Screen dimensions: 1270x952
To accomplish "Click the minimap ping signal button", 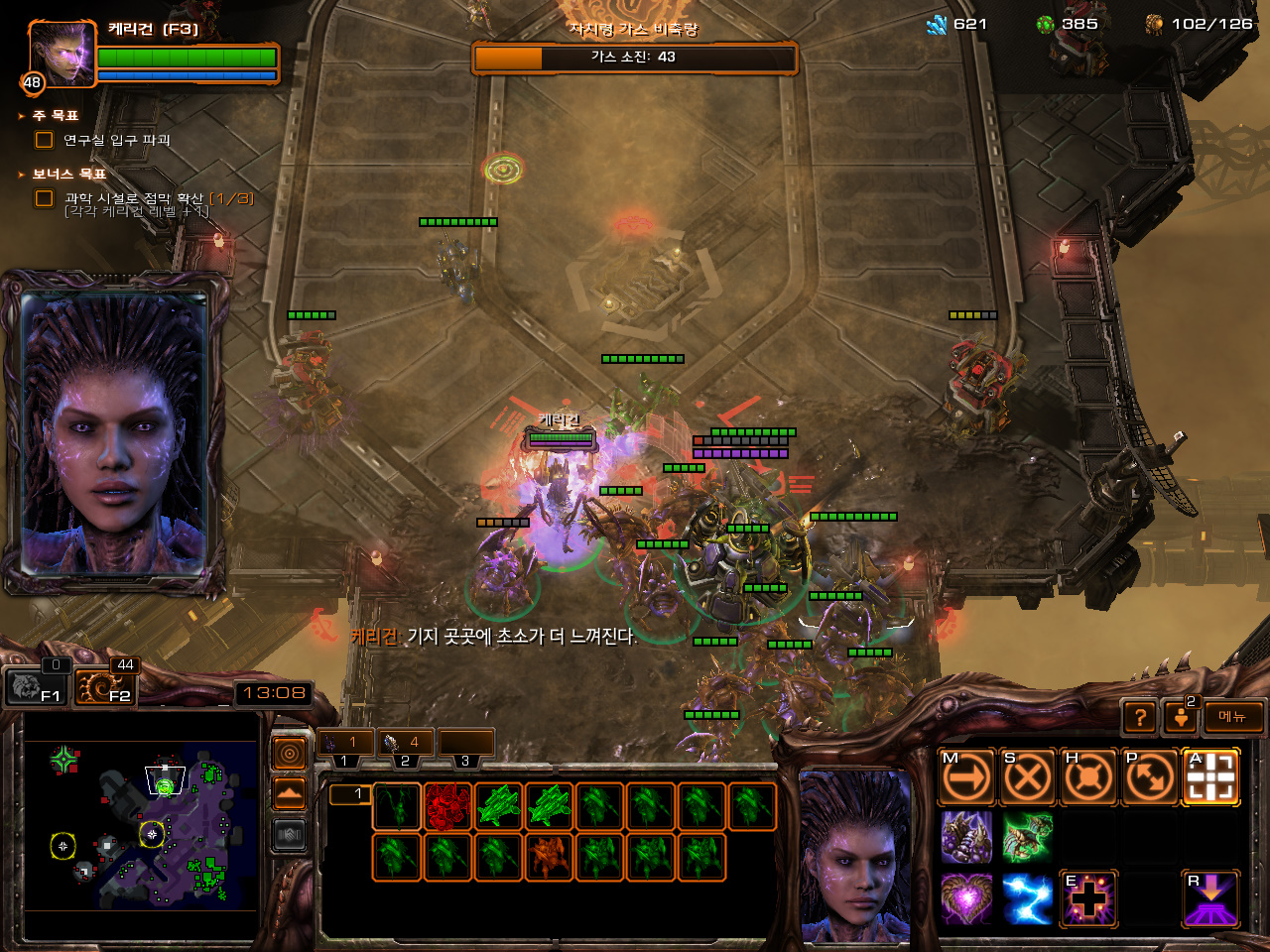I will 289,755.
